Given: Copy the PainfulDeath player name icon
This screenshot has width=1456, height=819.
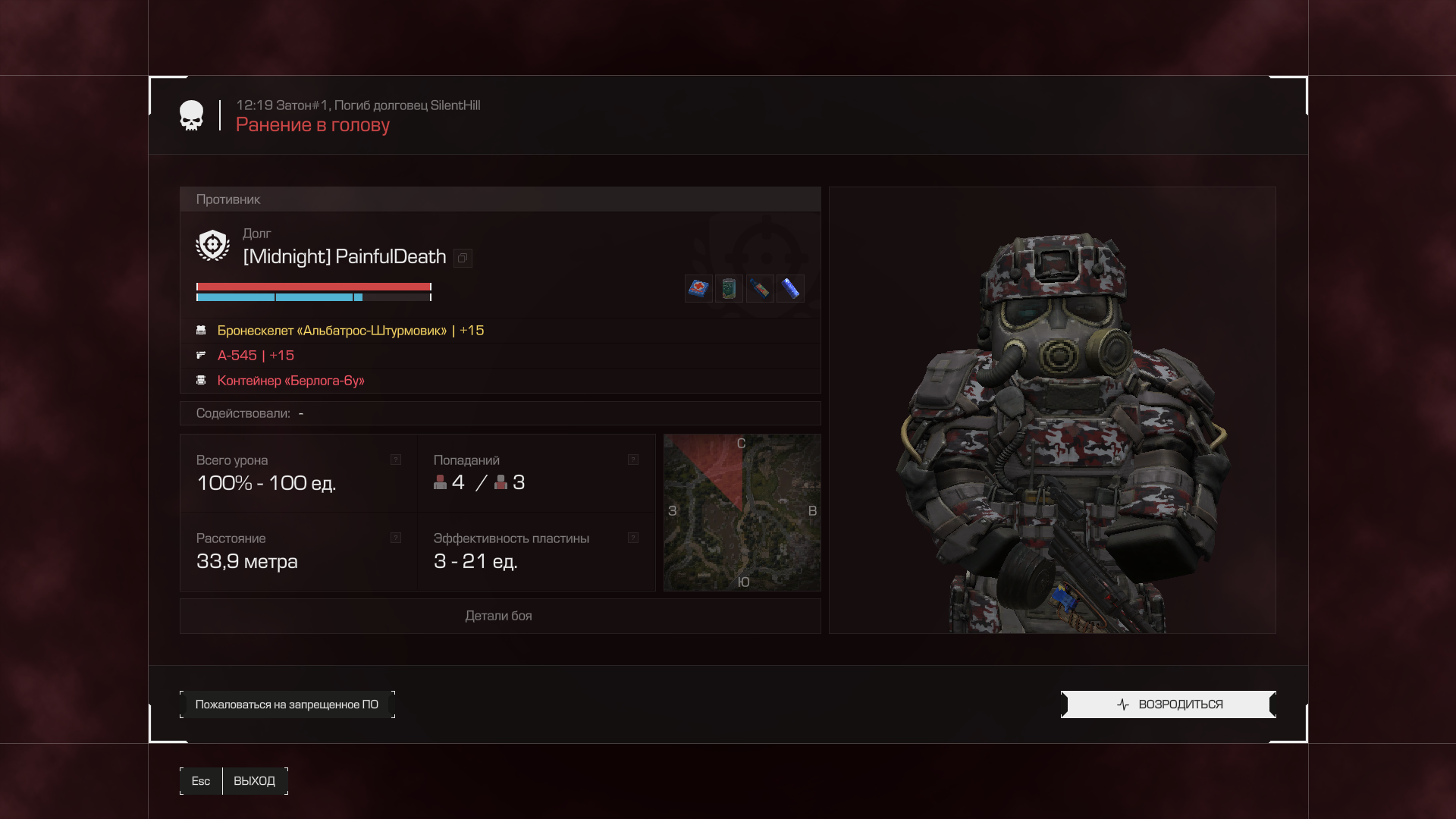Looking at the screenshot, I should point(463,259).
